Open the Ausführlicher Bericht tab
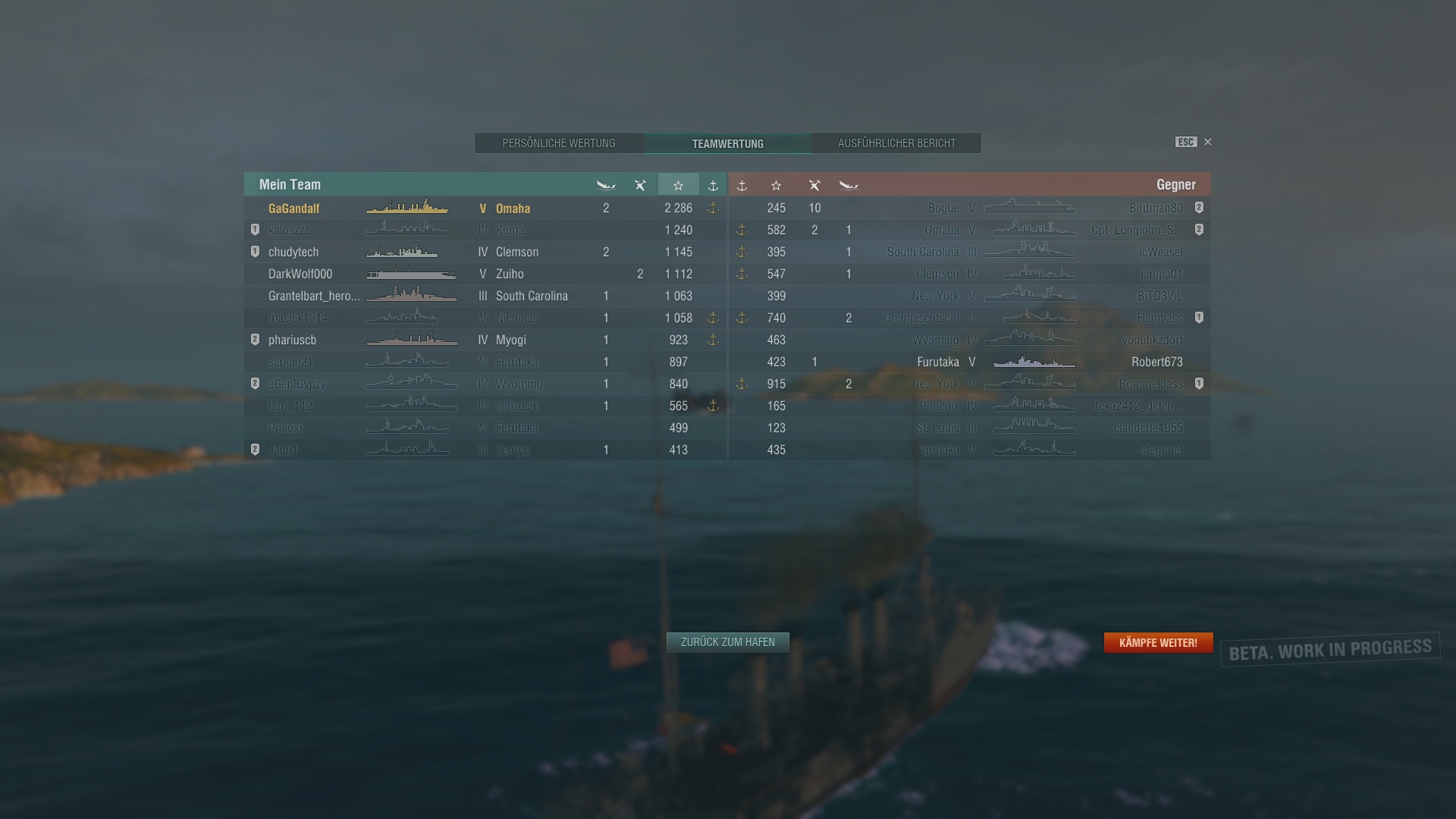The height and width of the screenshot is (819, 1456). [x=896, y=143]
